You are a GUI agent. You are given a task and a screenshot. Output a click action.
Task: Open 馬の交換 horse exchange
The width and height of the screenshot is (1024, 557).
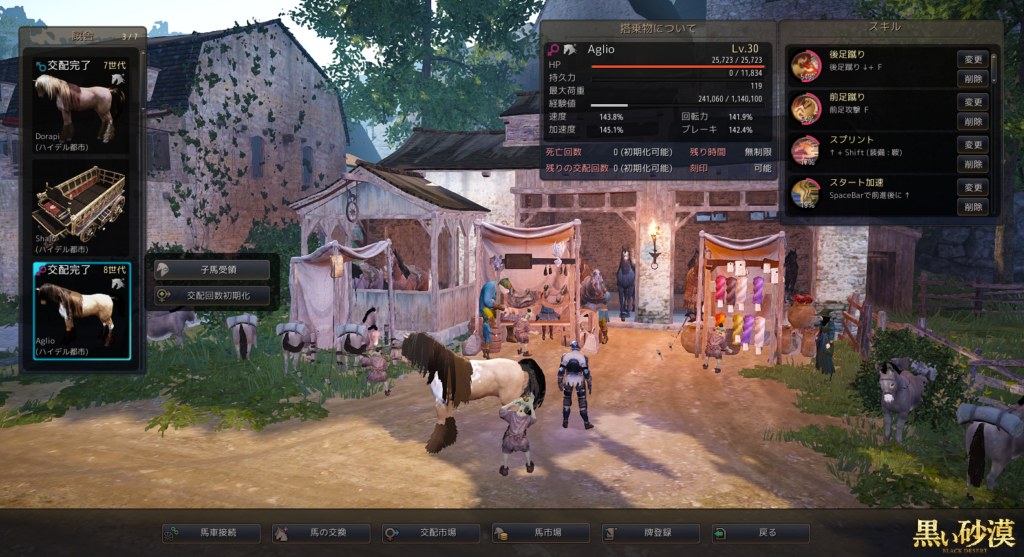[321, 534]
